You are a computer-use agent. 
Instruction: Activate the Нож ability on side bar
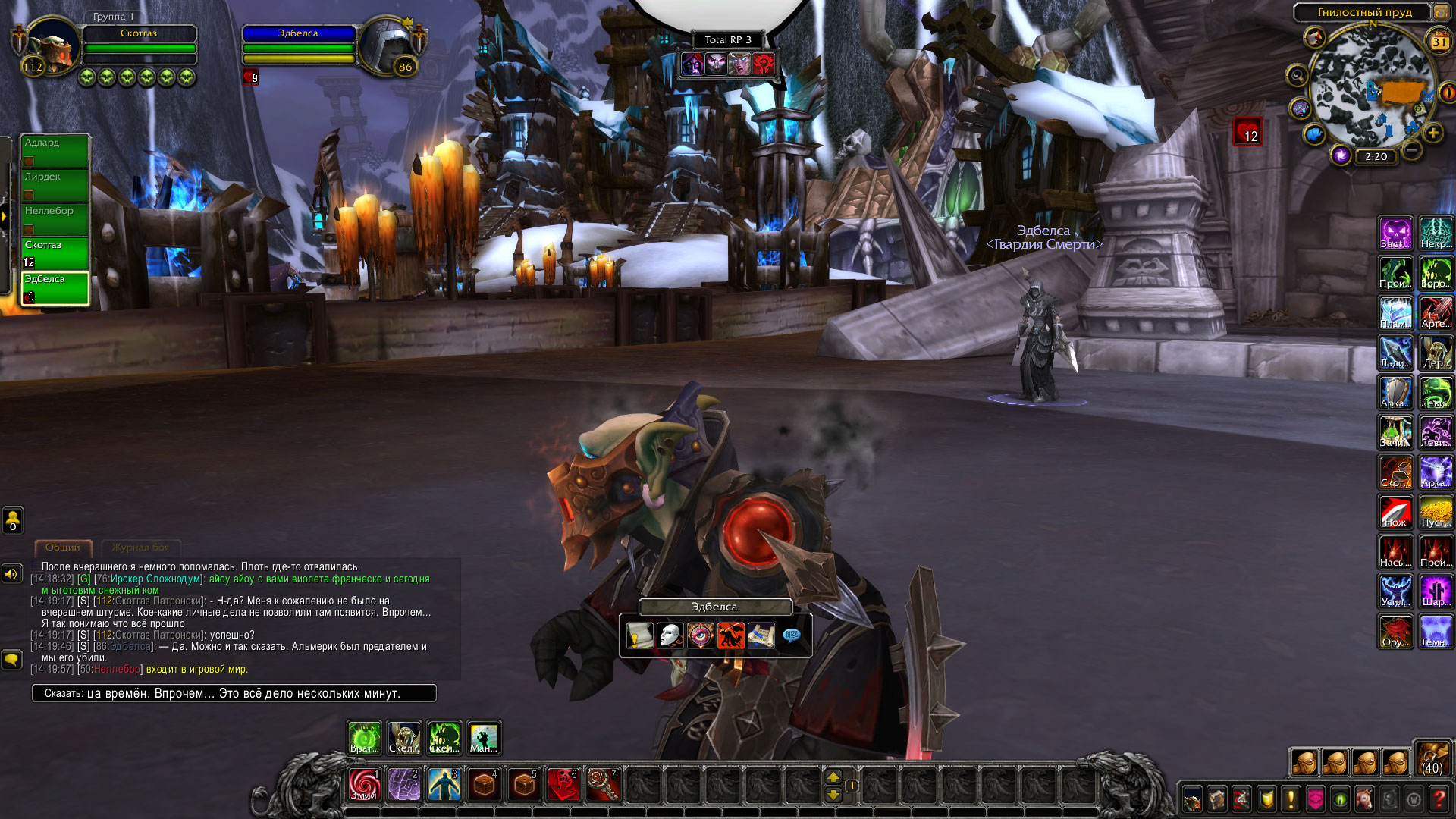coord(1395,512)
